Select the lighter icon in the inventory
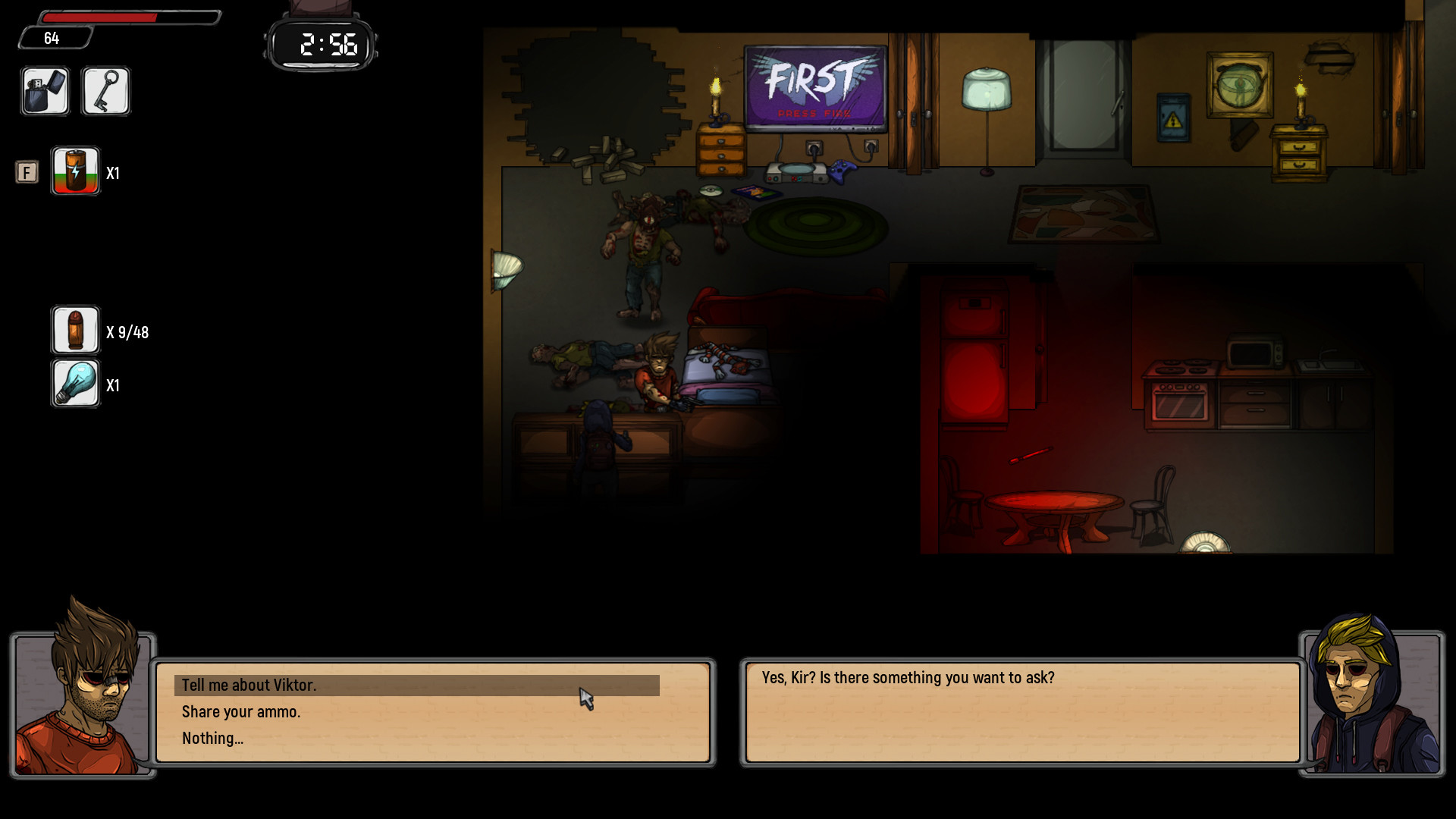Screen dimensions: 1456x819 coord(45,91)
